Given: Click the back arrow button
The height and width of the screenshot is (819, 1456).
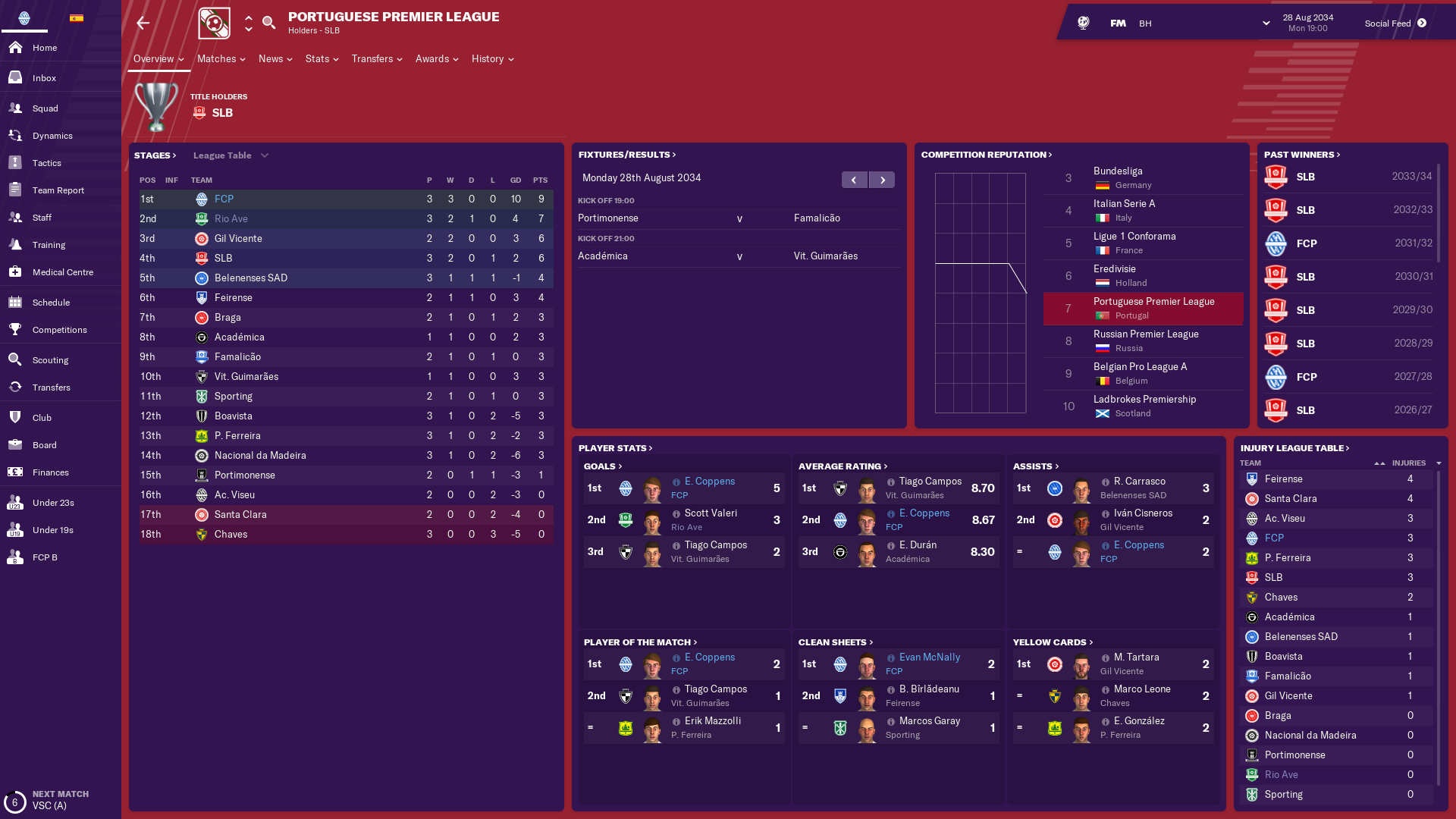Looking at the screenshot, I should point(143,24).
